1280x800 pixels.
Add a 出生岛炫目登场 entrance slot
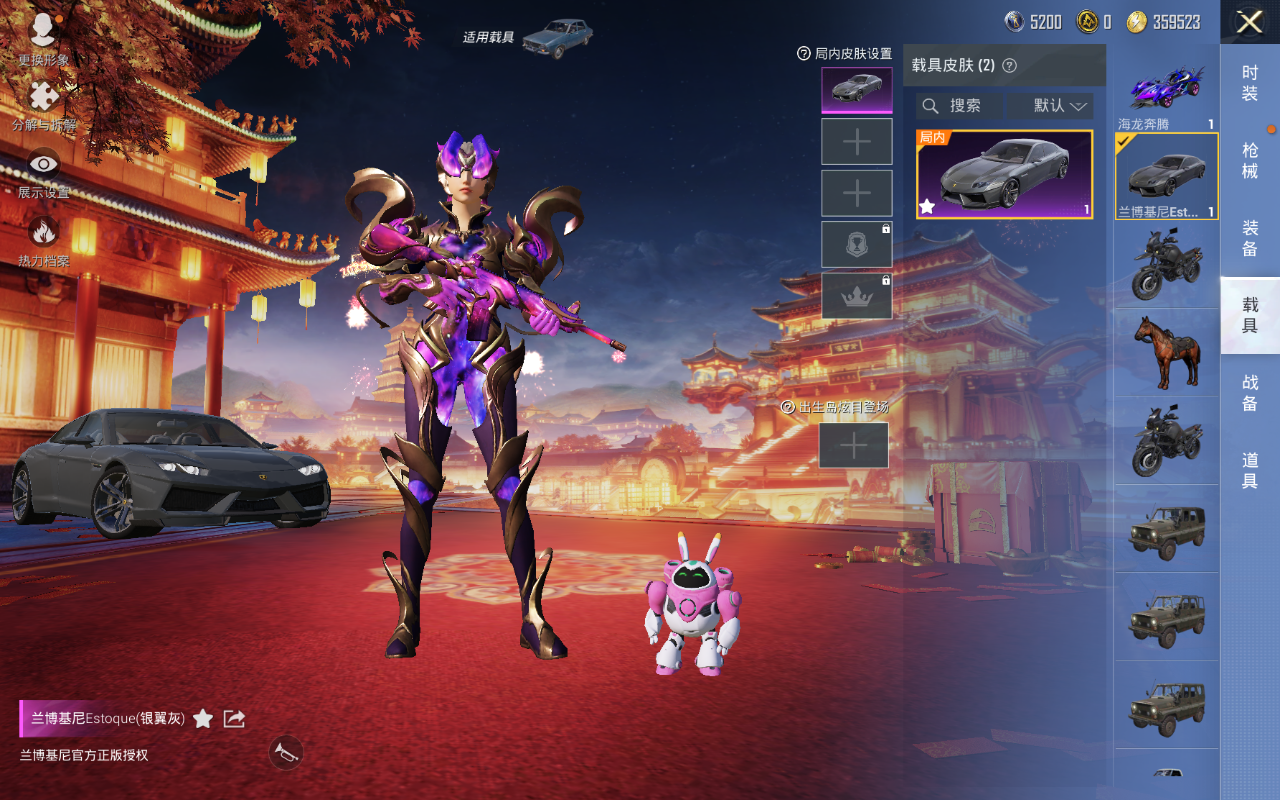(854, 445)
